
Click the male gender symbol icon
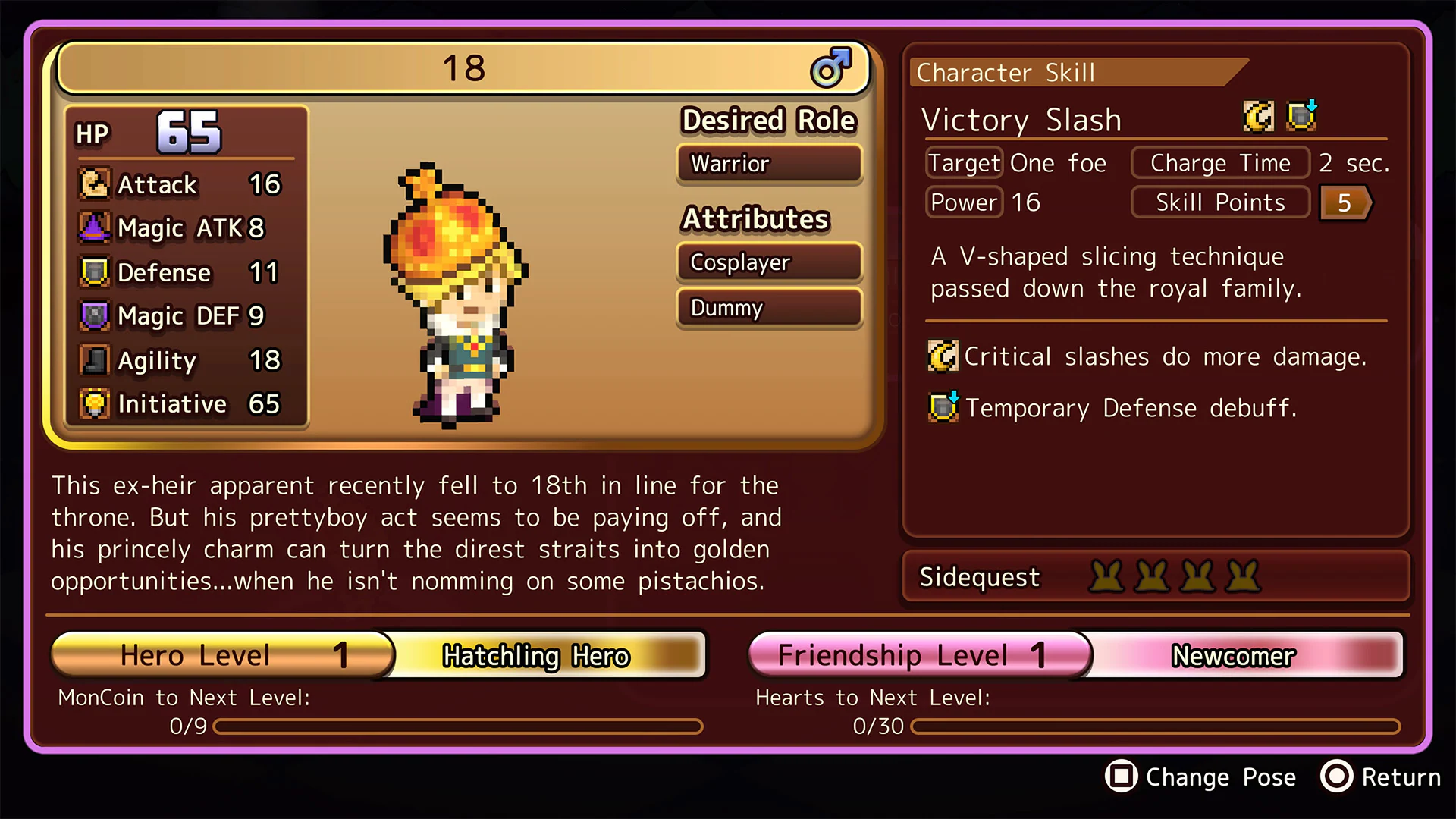(831, 67)
